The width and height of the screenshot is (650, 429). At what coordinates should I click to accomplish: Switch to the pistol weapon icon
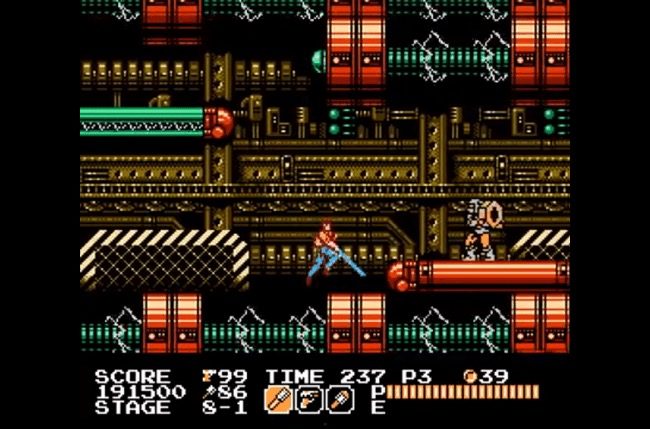[x=309, y=399]
